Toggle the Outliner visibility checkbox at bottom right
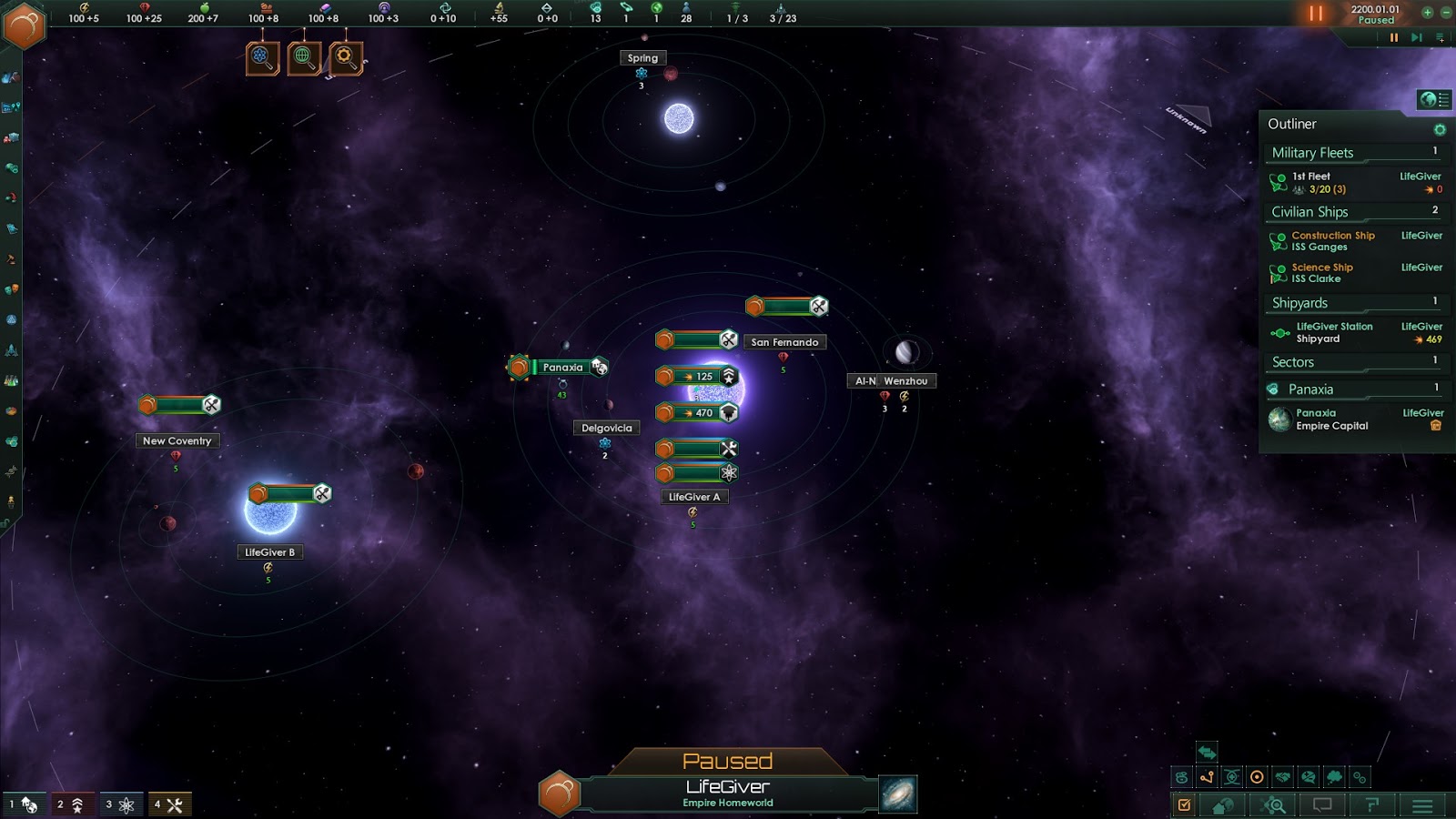The width and height of the screenshot is (1456, 819). pyautogui.click(x=1185, y=804)
